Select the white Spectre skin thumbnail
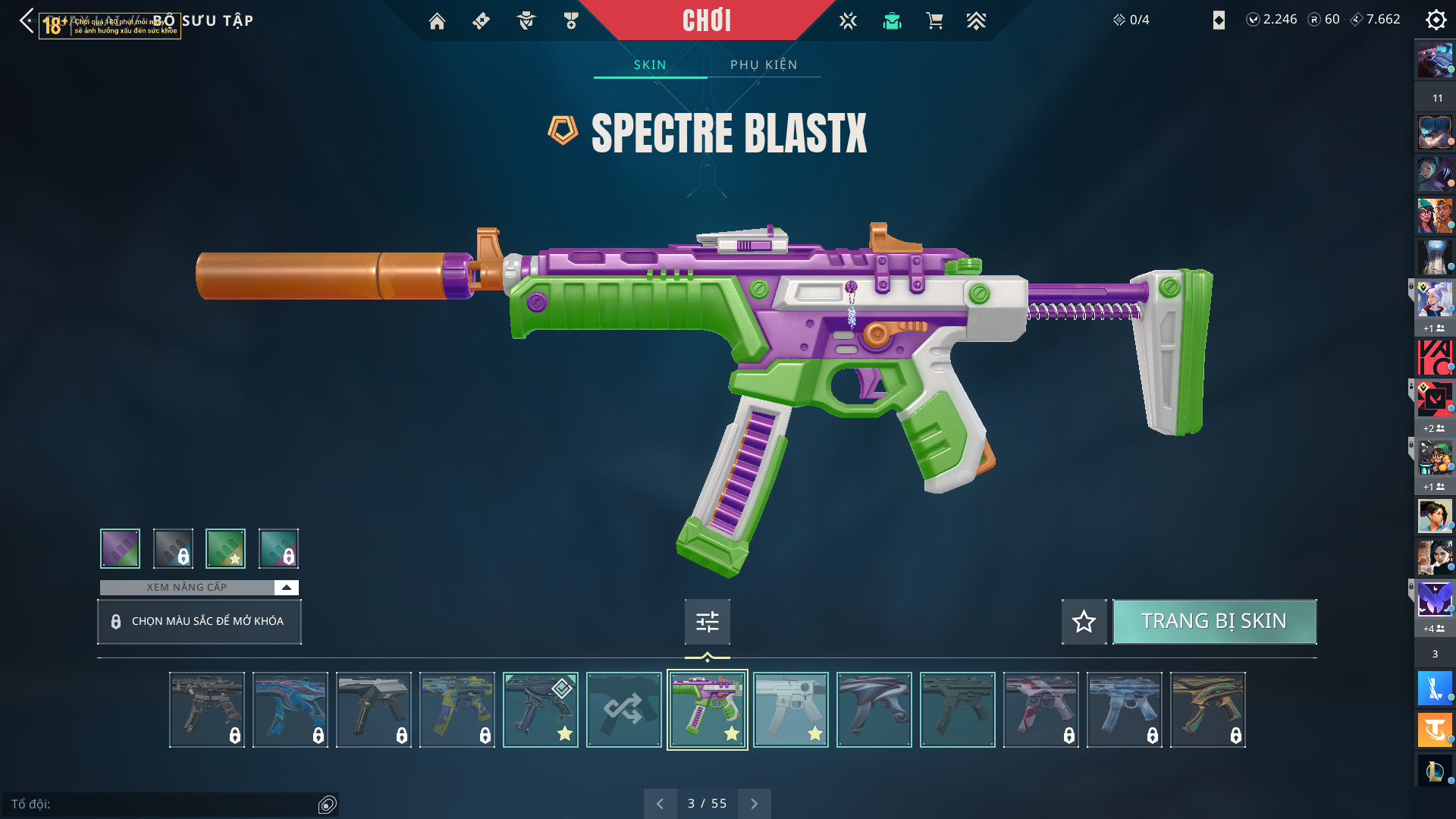The width and height of the screenshot is (1456, 819). 790,710
